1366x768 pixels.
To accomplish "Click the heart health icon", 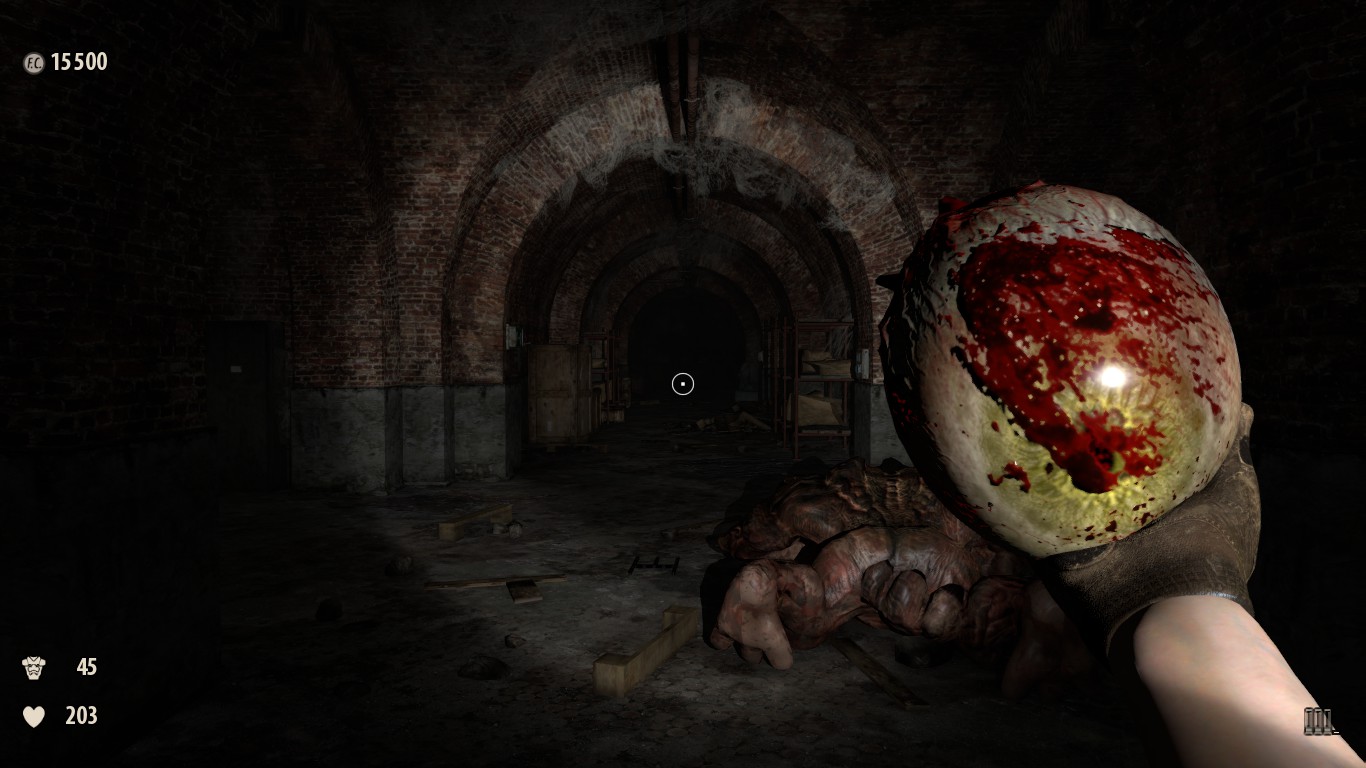I will coord(32,717).
